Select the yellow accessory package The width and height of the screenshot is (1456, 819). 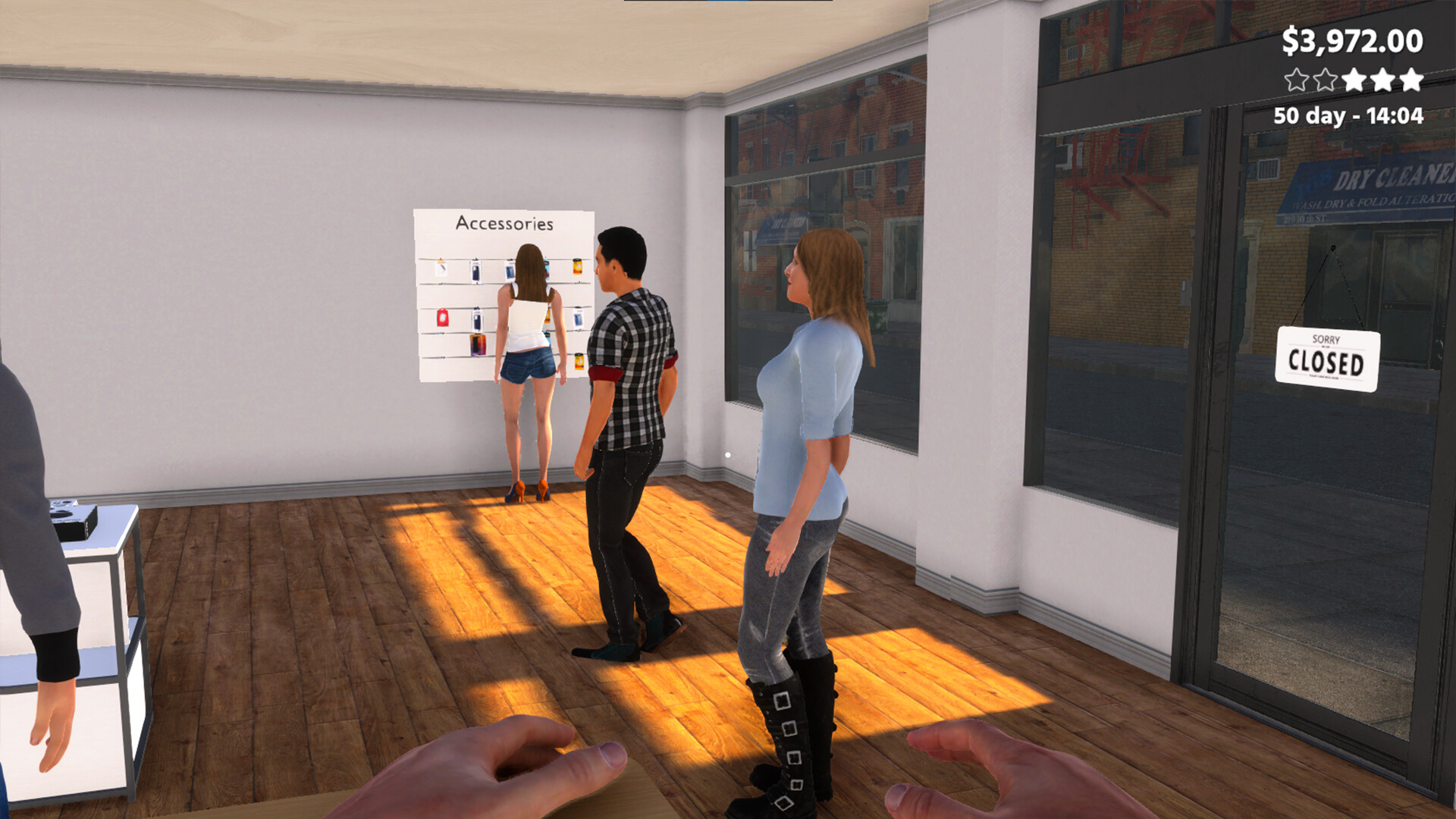coord(576,266)
